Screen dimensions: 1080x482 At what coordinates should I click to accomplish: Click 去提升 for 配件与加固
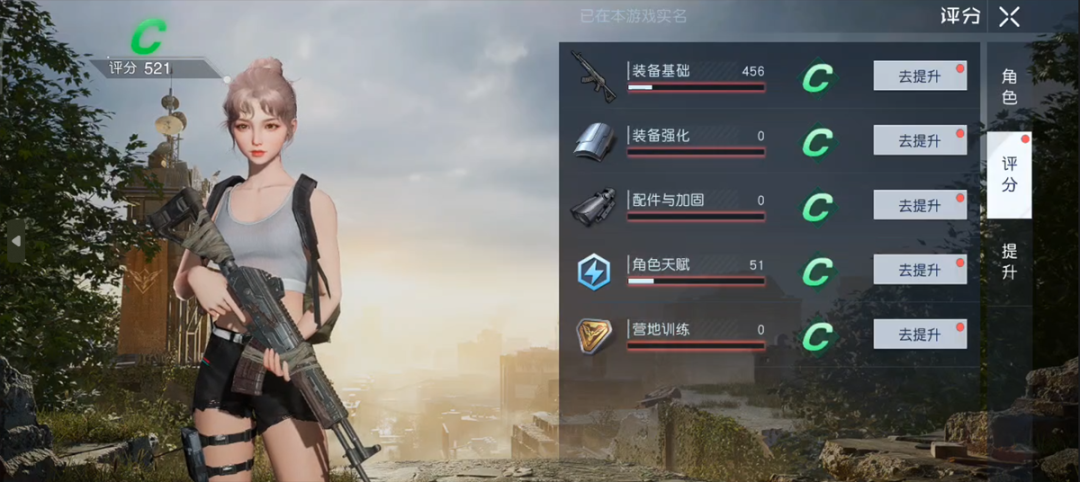click(x=919, y=205)
